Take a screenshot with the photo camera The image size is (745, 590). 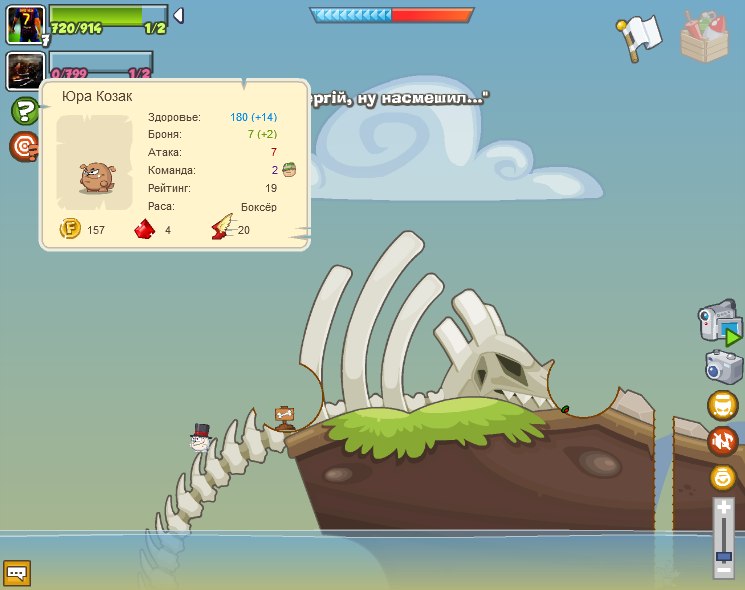click(723, 366)
